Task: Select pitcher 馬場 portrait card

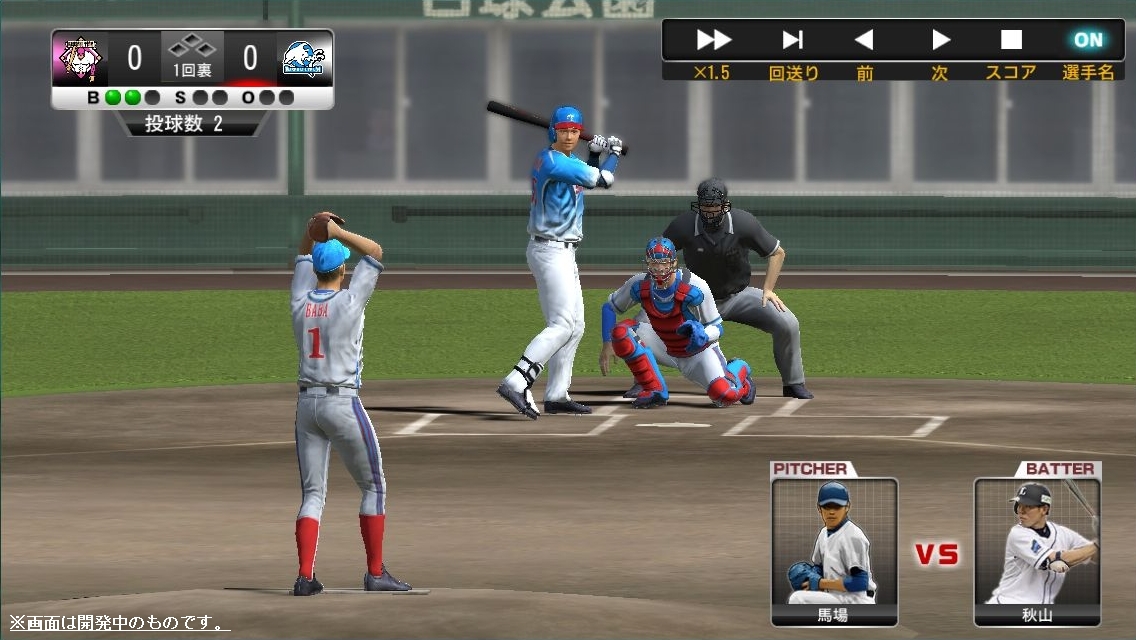Action: pos(834,551)
